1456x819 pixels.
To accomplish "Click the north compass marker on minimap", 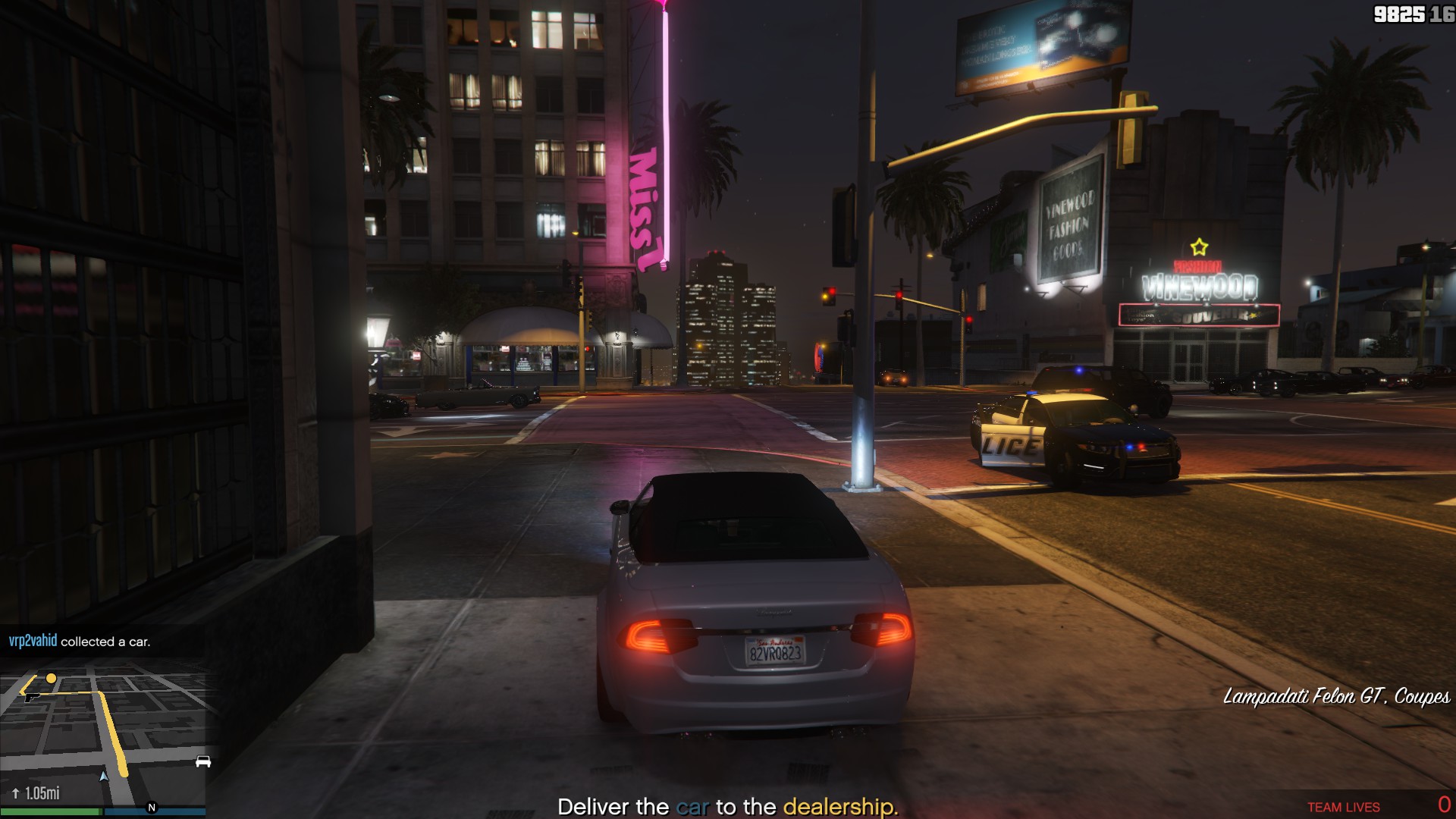I will point(152,808).
